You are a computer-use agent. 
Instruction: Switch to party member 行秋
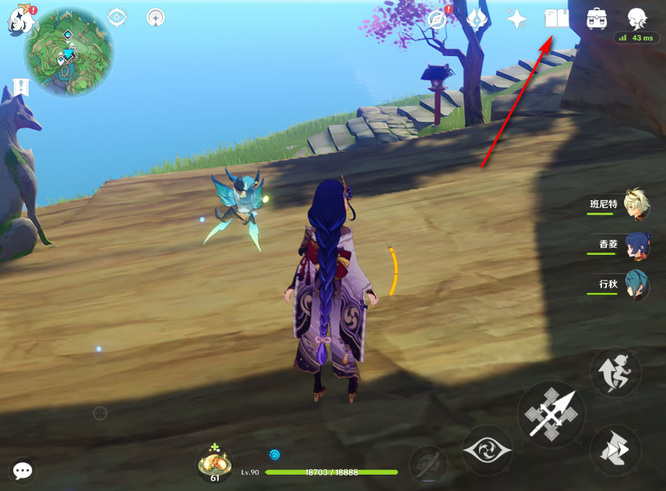(x=636, y=285)
